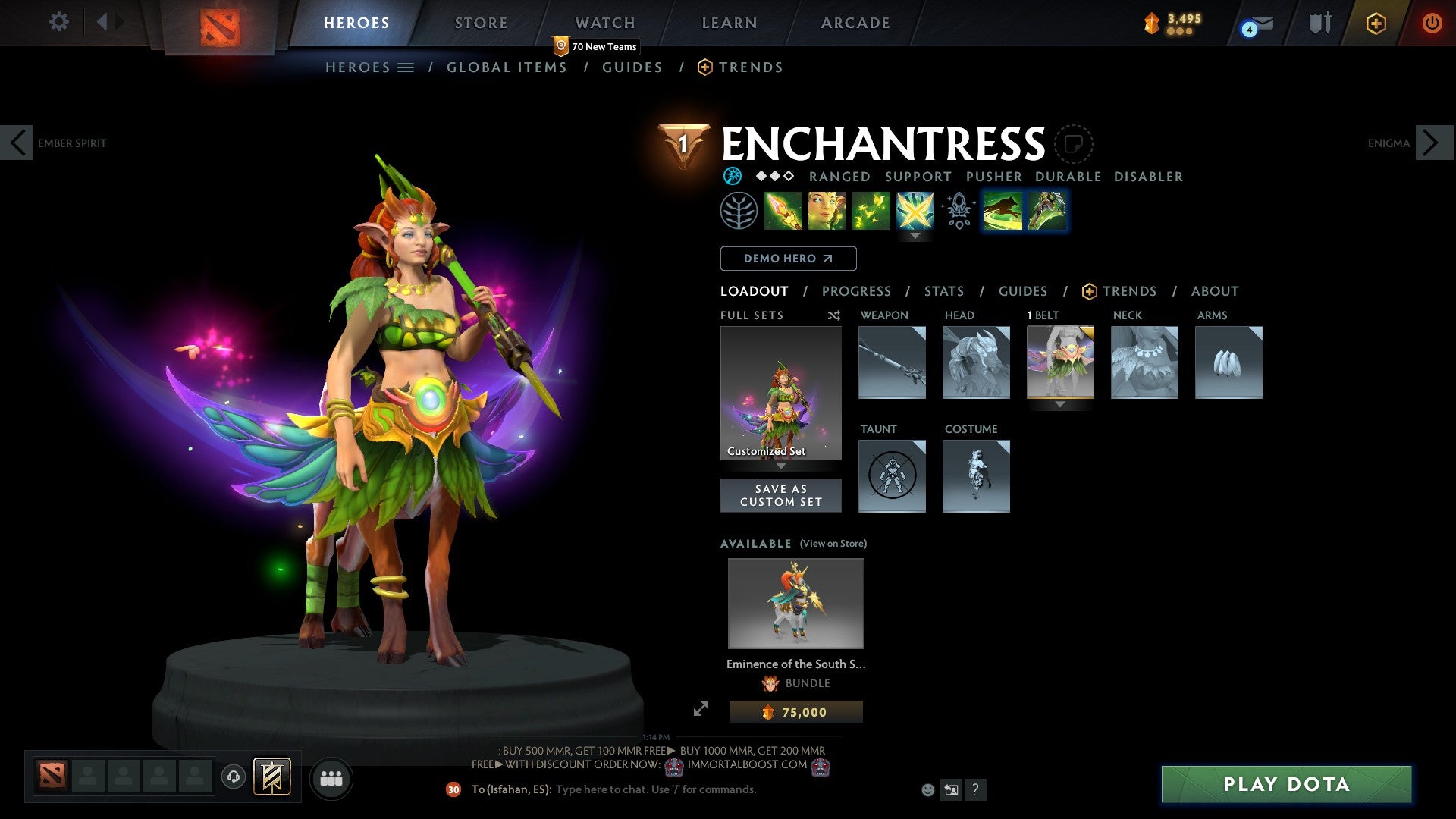
Task: Open the Aghanim's Scepter upgrade icon
Action: (957, 212)
